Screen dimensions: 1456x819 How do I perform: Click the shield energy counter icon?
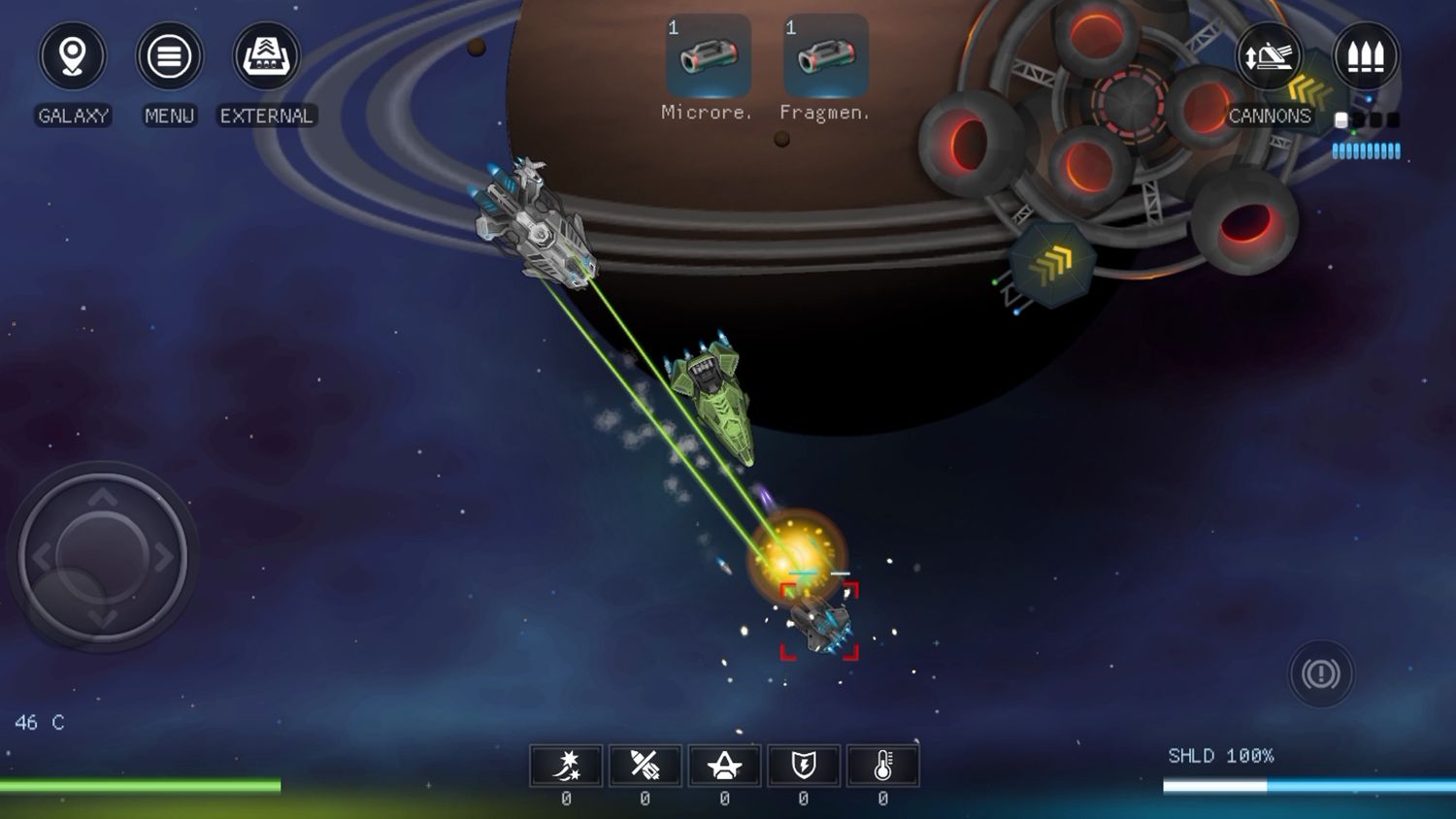(x=804, y=766)
